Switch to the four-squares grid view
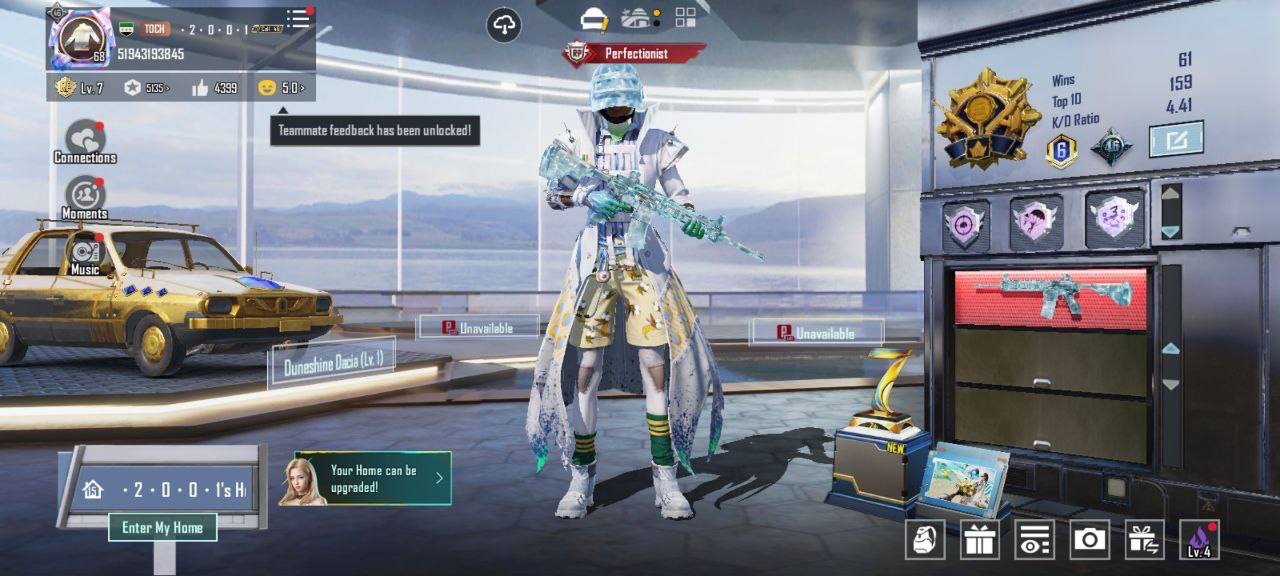Screen dimensions: 1280x576 point(686,17)
